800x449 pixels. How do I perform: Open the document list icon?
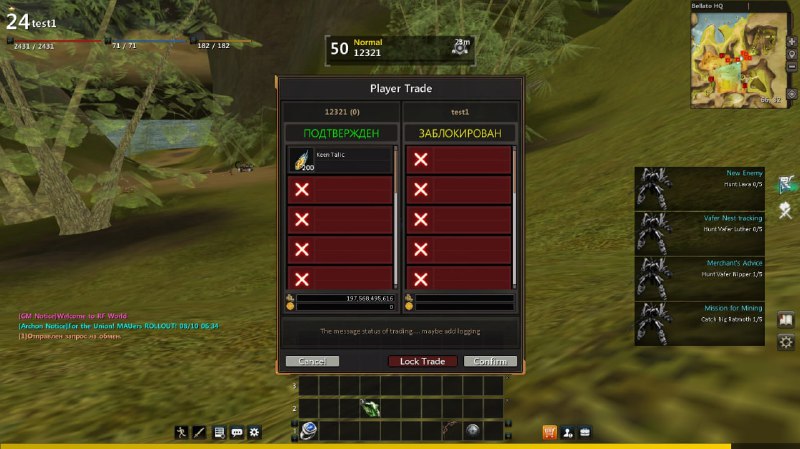pos(218,432)
